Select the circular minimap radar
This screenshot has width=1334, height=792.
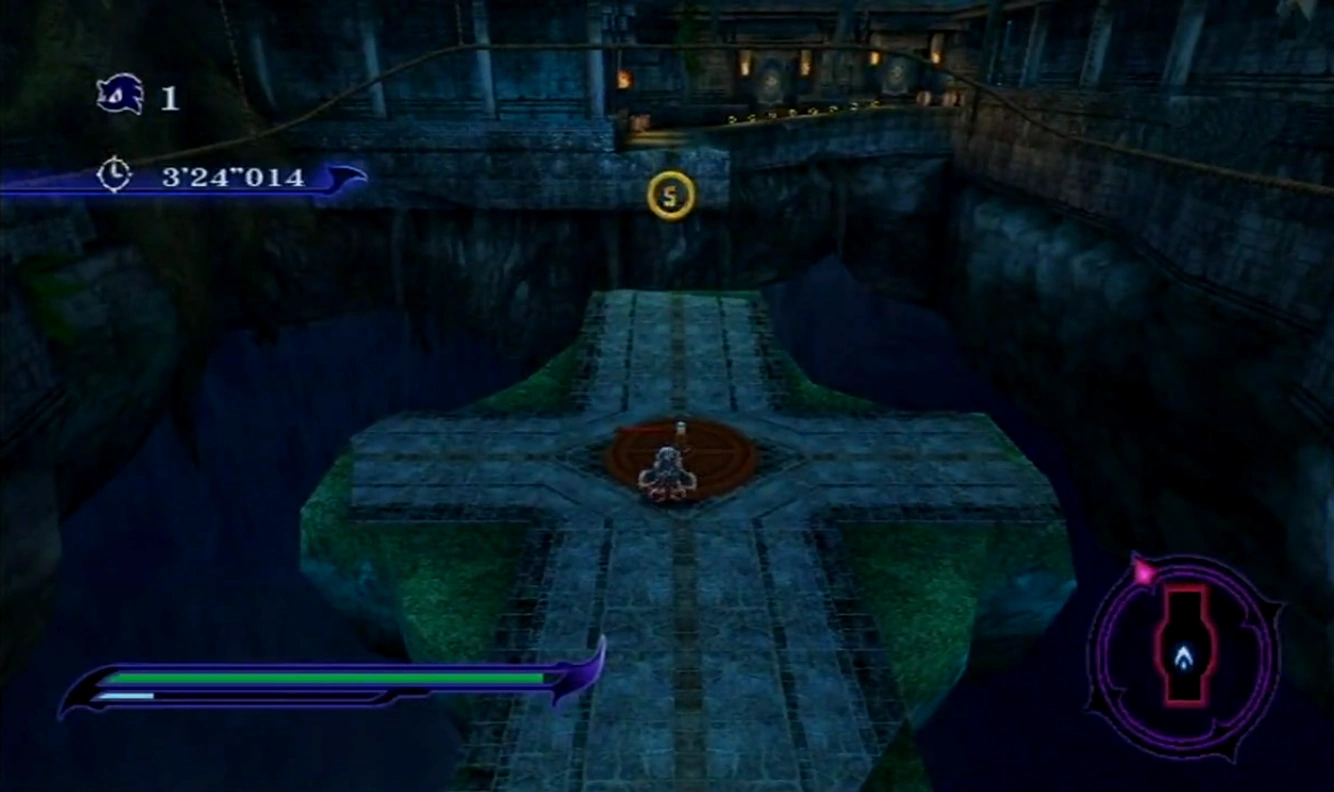1184,657
